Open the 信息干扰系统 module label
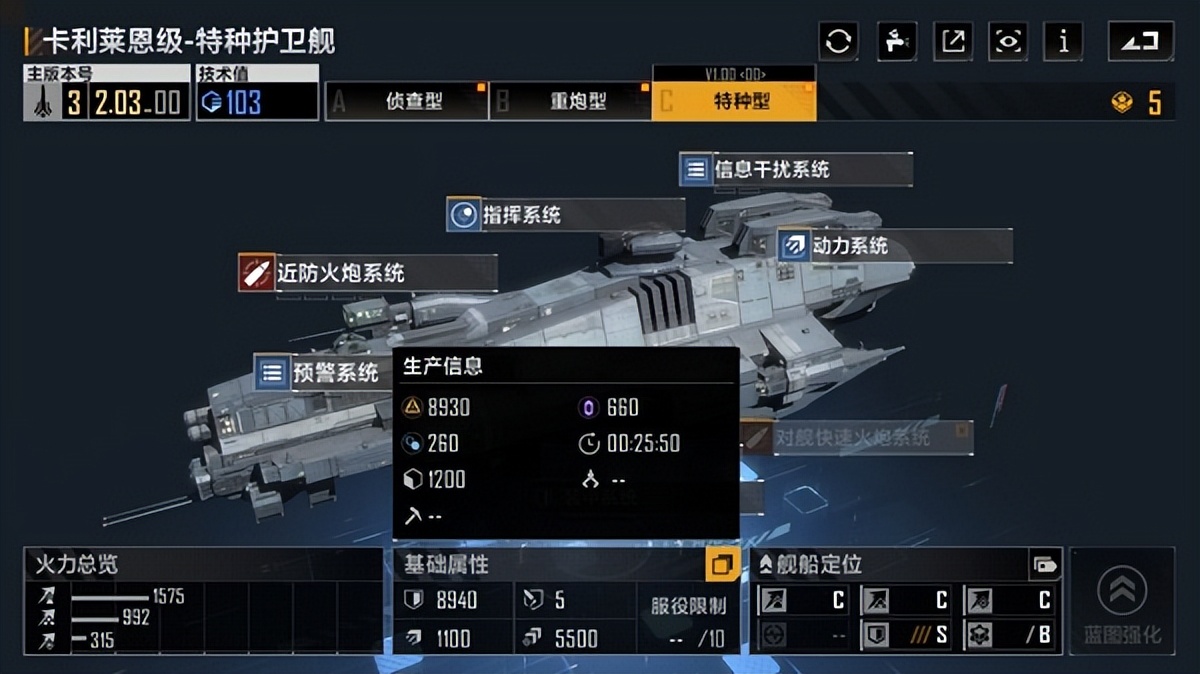Viewport: 1200px width, 674px height. pos(795,169)
